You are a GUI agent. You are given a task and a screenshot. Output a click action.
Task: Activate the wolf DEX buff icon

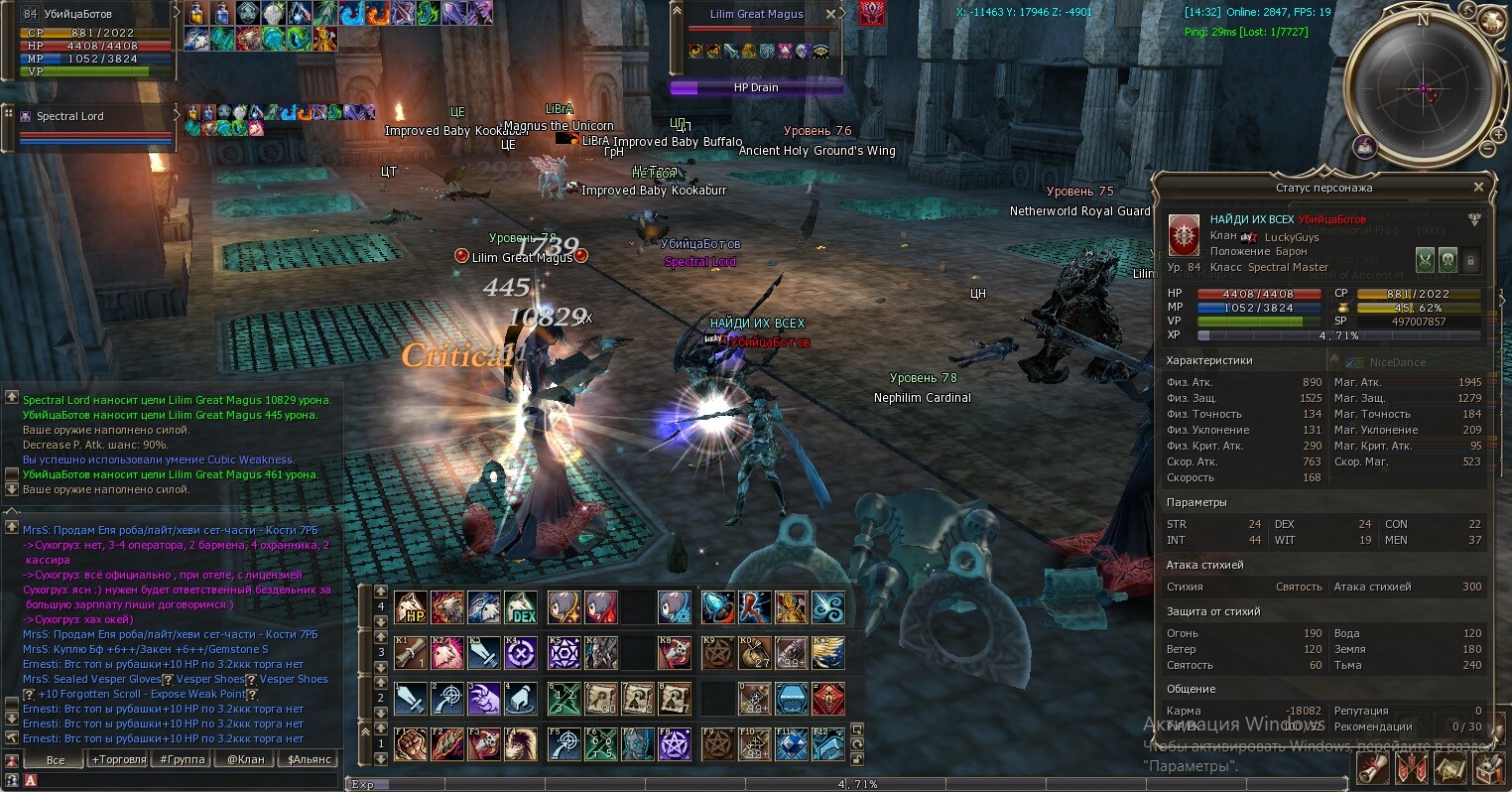pyautogui.click(x=521, y=607)
